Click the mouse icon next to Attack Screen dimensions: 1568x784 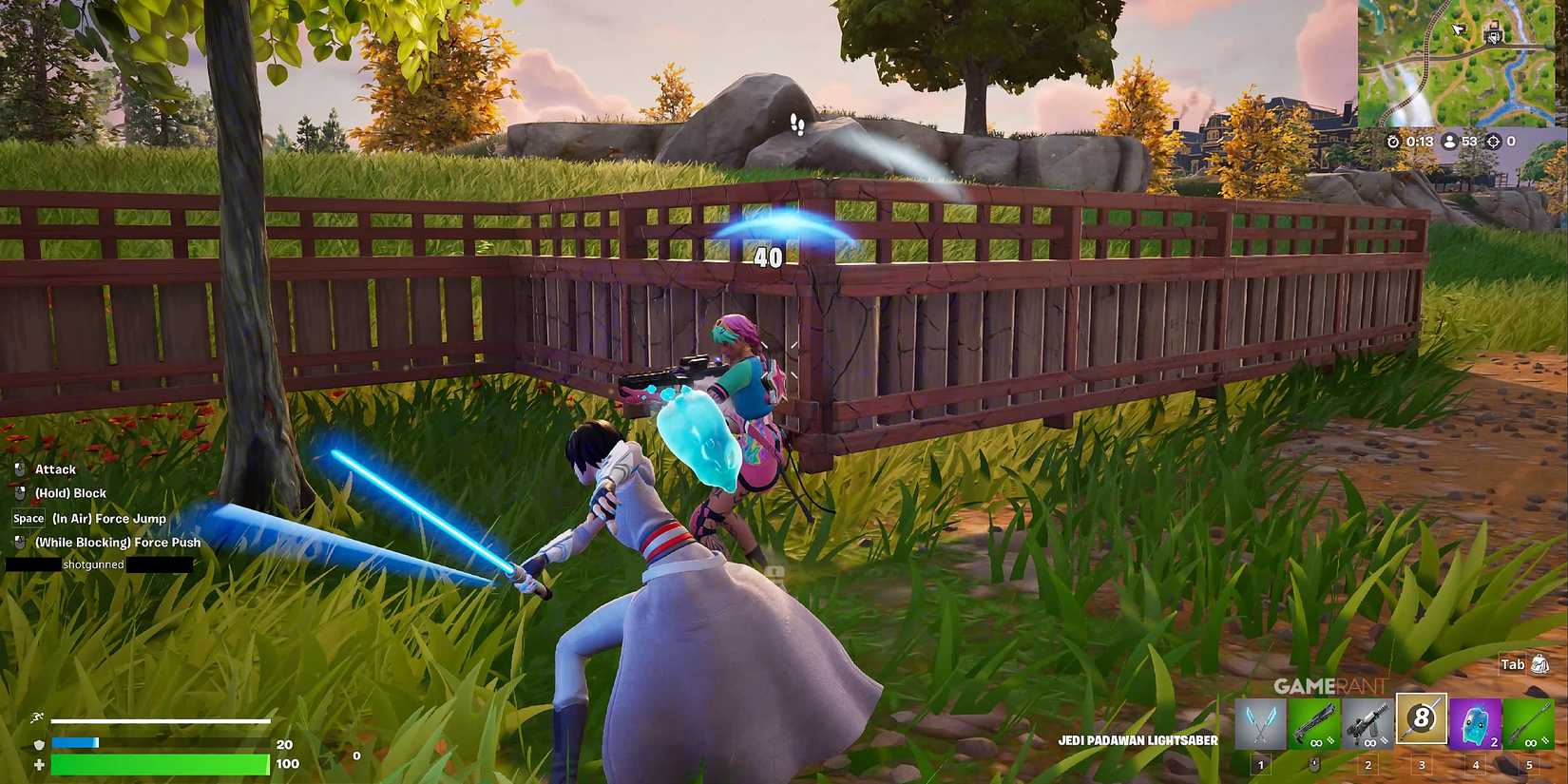19,468
